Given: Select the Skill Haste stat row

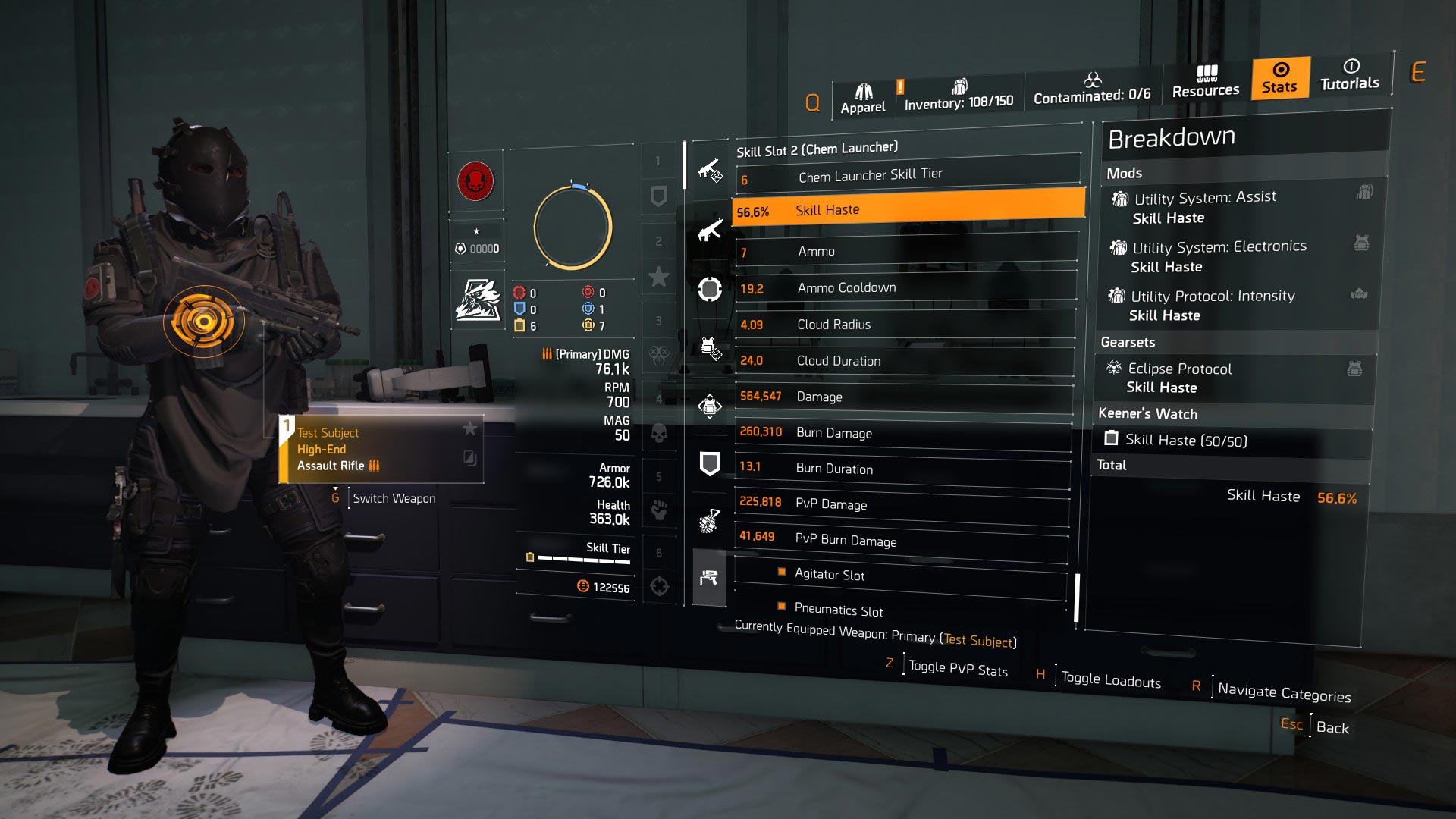Looking at the screenshot, I should click(x=907, y=210).
